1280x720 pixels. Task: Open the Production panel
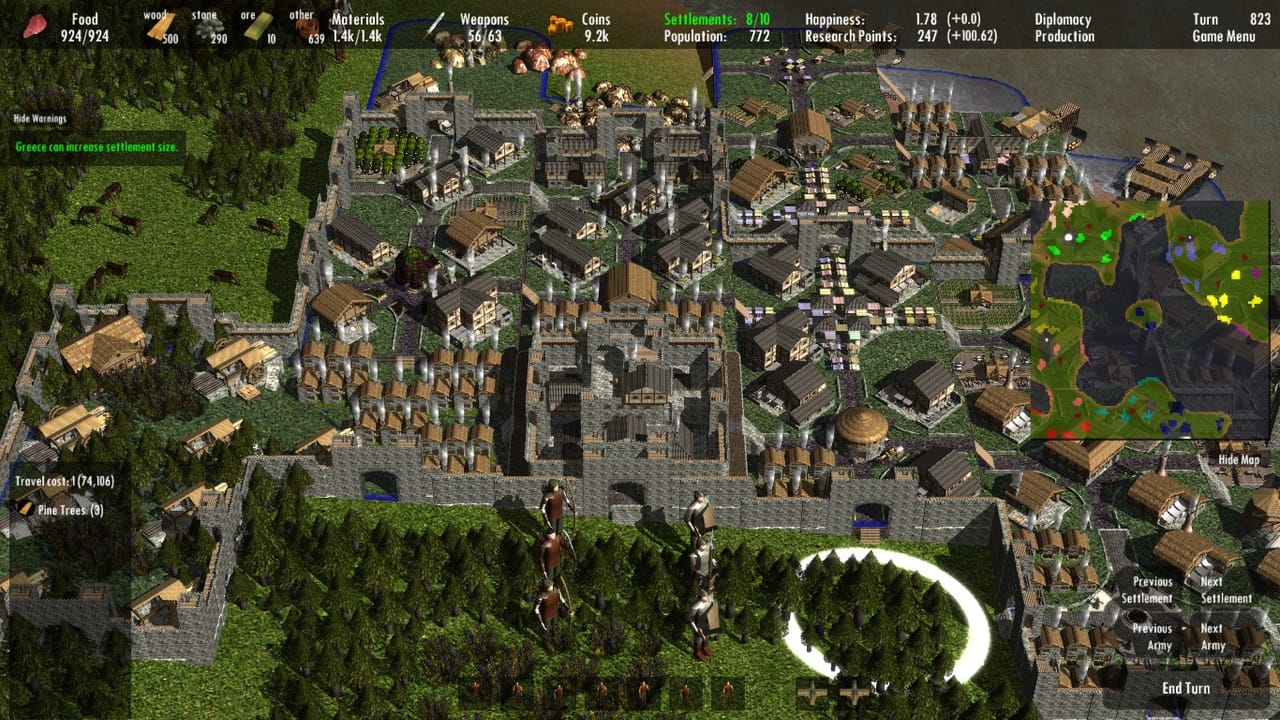[x=1063, y=35]
